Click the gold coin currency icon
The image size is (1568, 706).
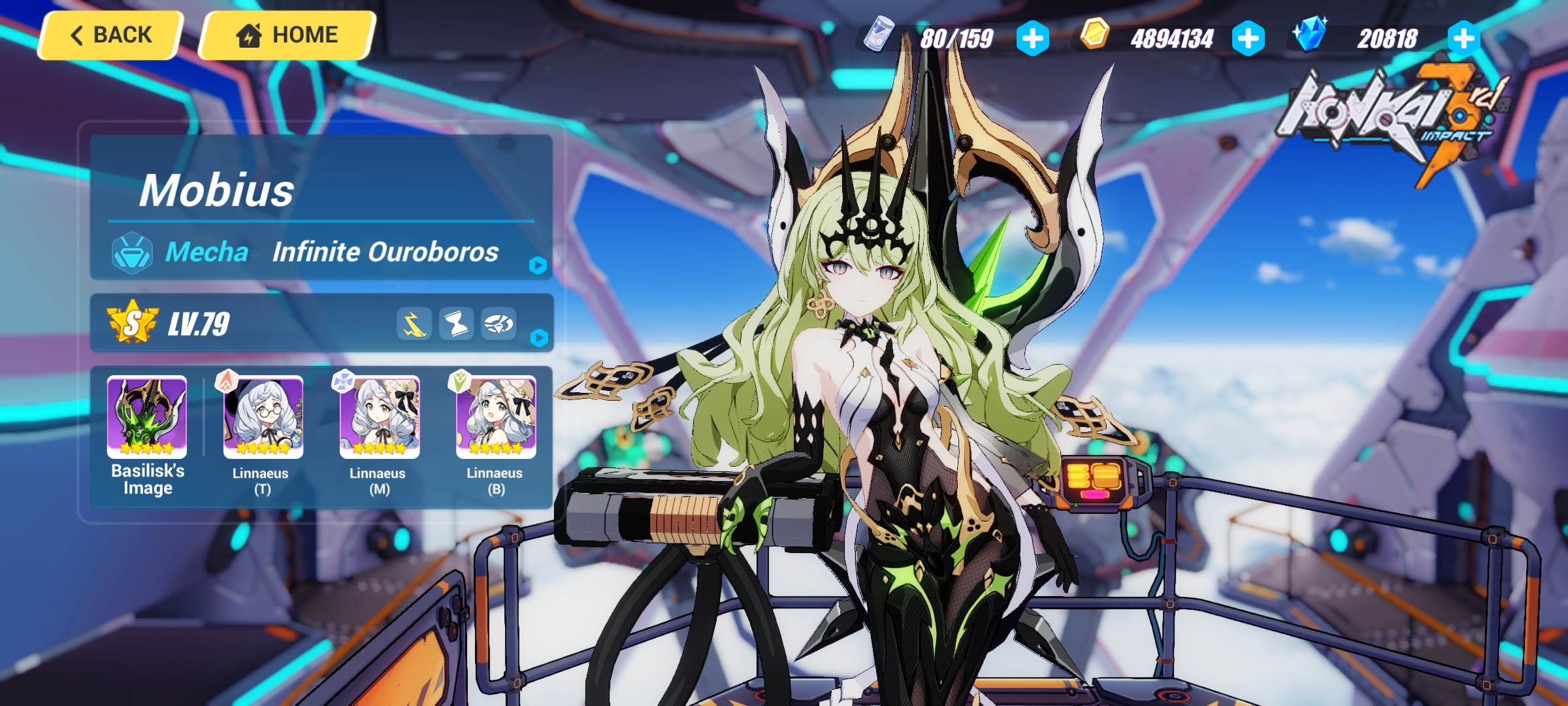pos(1097,37)
